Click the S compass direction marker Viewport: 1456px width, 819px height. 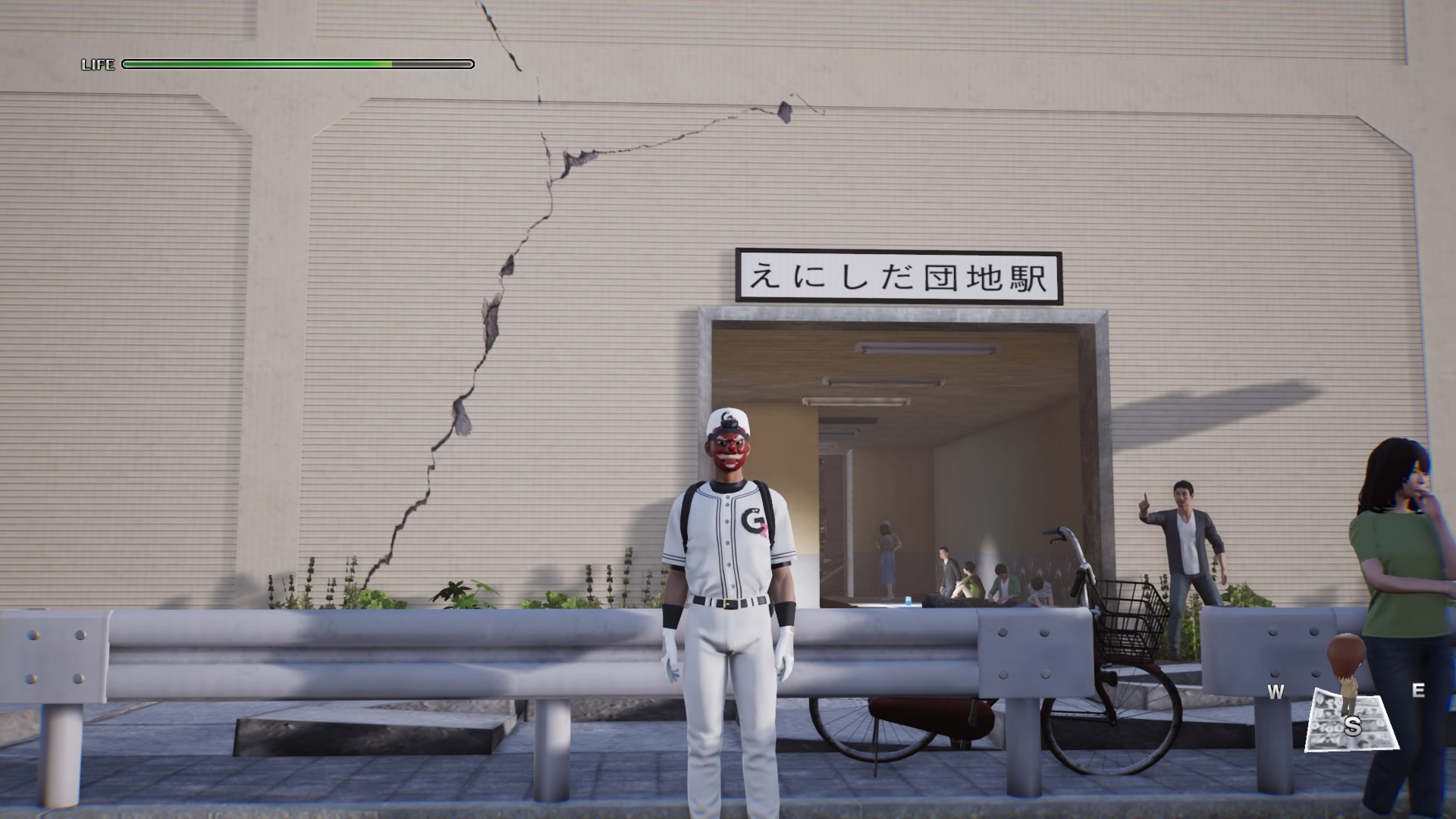(1354, 726)
